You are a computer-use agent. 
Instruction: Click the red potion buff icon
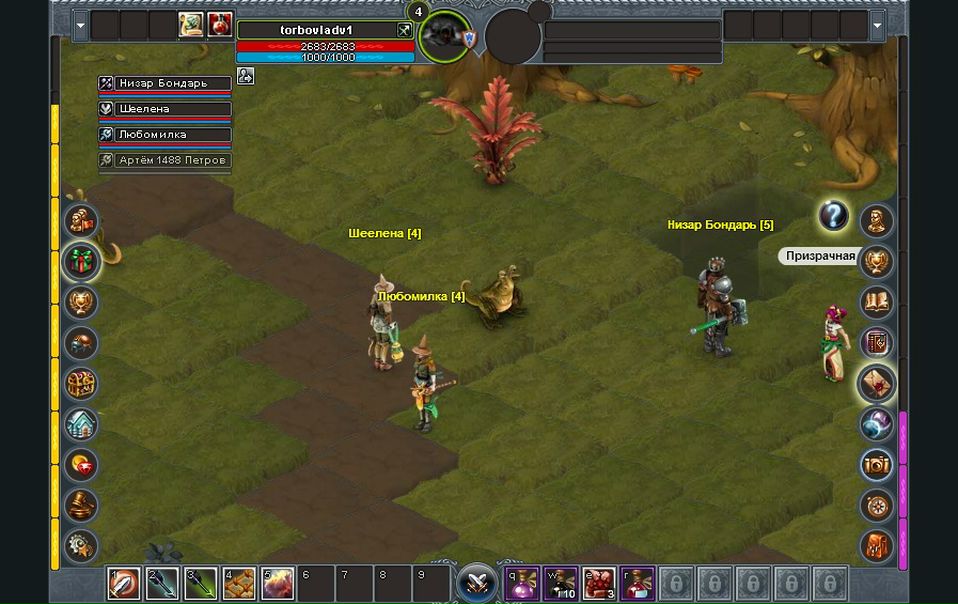point(220,25)
